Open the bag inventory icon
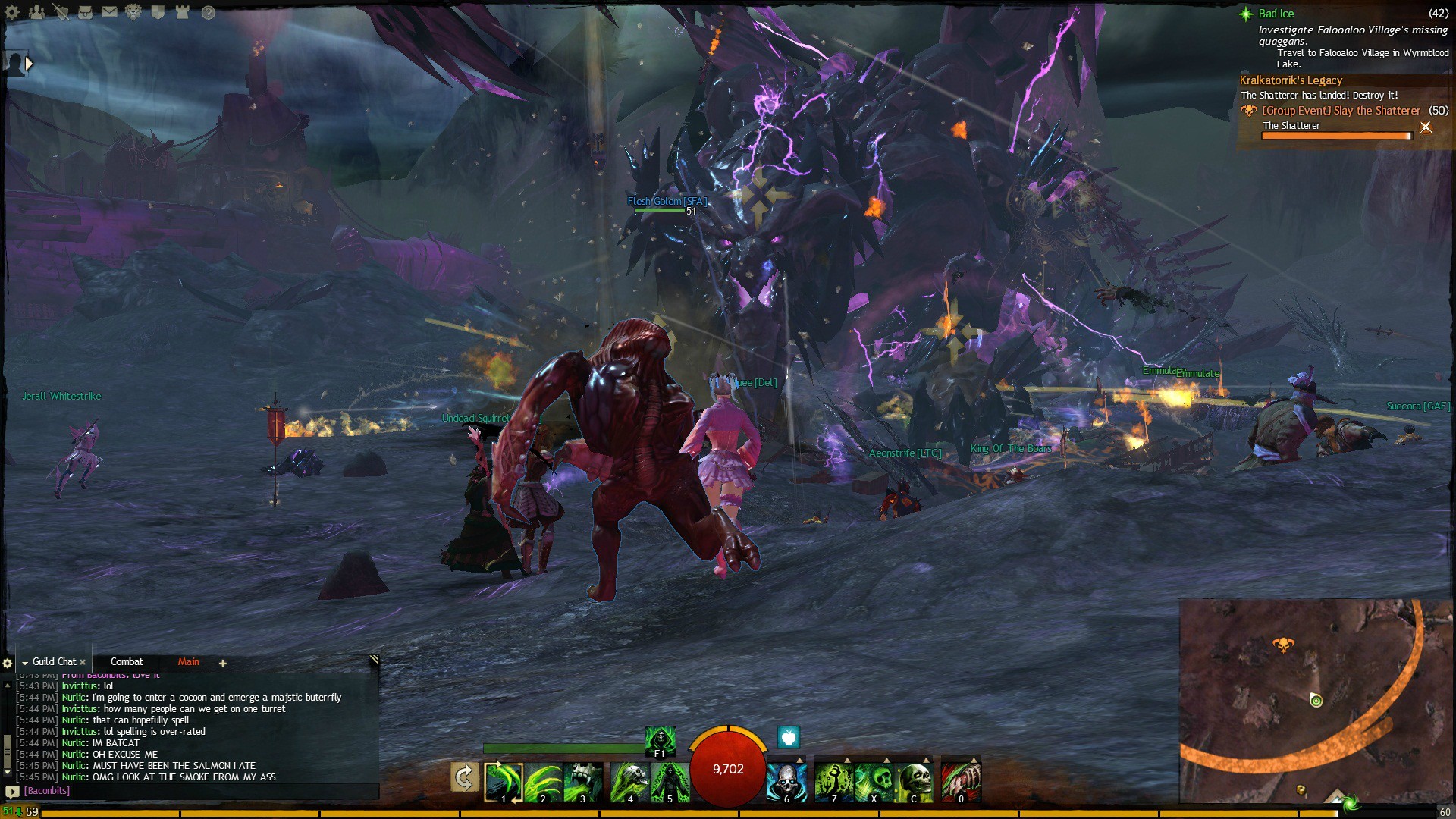Viewport: 1456px width, 819px height. (85, 12)
